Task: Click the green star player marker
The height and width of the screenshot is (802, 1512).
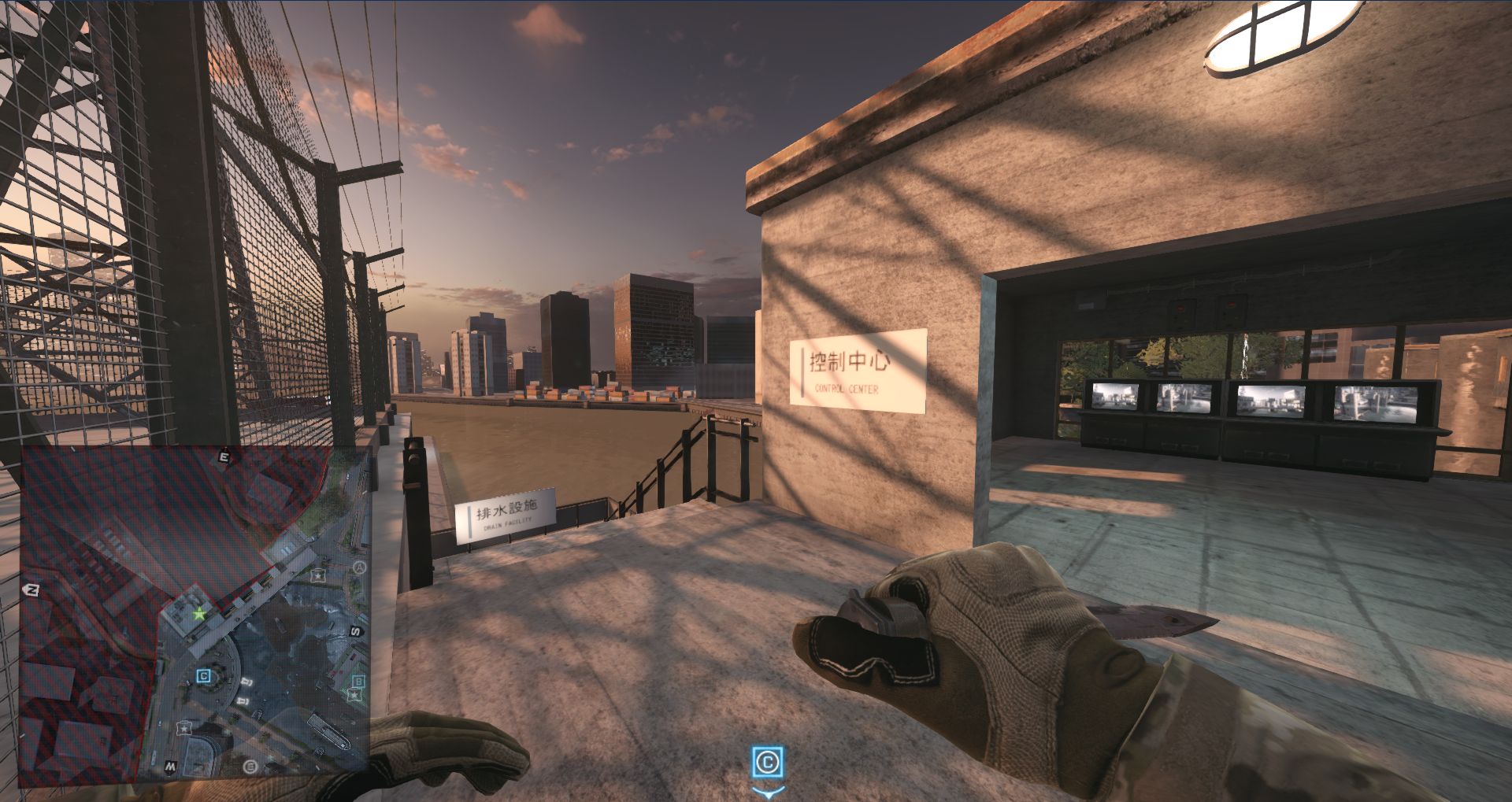Action: (200, 613)
